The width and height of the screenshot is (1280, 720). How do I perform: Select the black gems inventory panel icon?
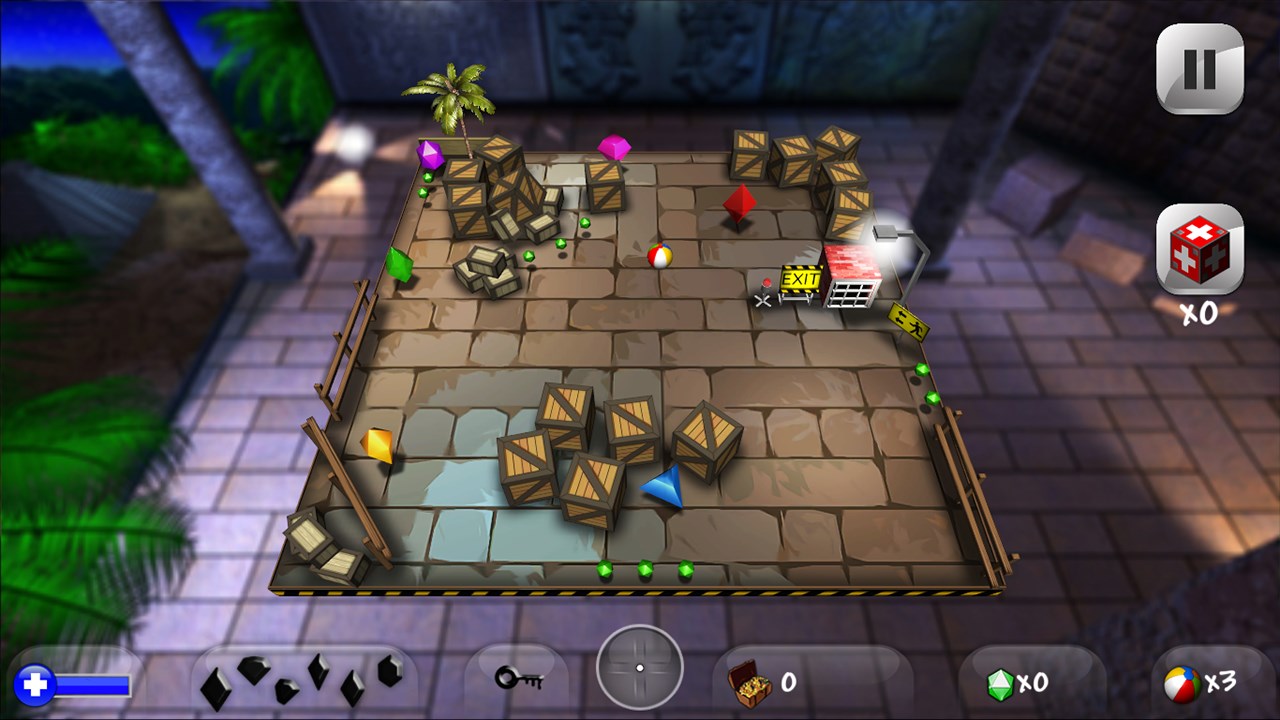[298, 680]
